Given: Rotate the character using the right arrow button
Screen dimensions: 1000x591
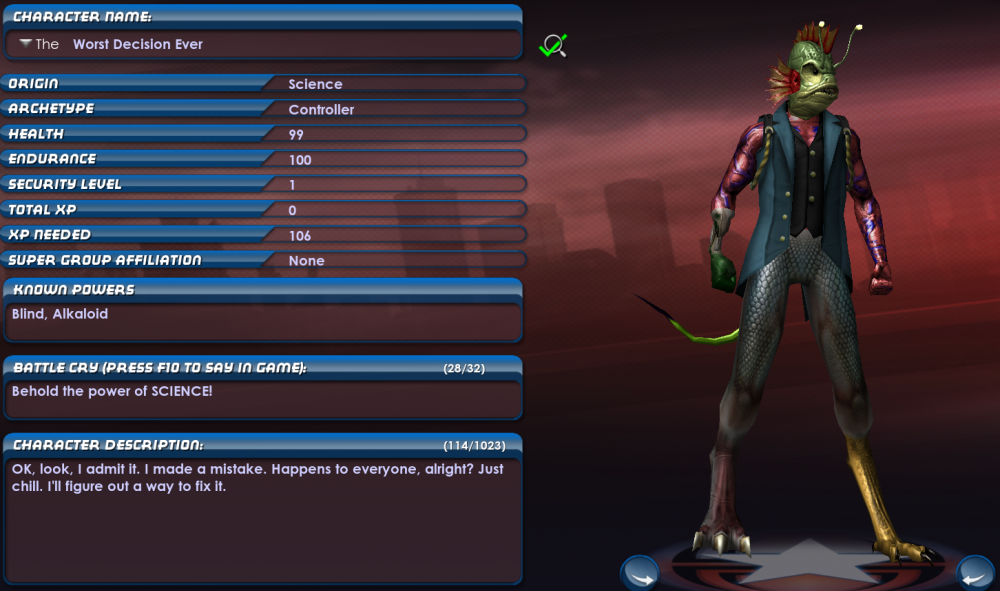Looking at the screenshot, I should [x=975, y=574].
